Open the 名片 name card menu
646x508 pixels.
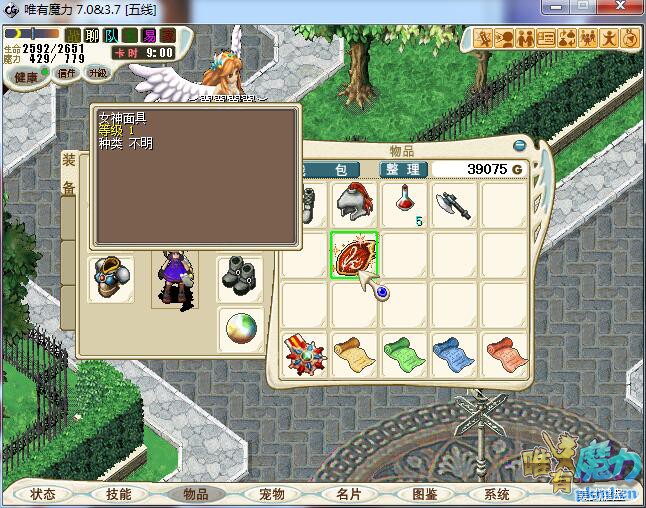click(348, 494)
